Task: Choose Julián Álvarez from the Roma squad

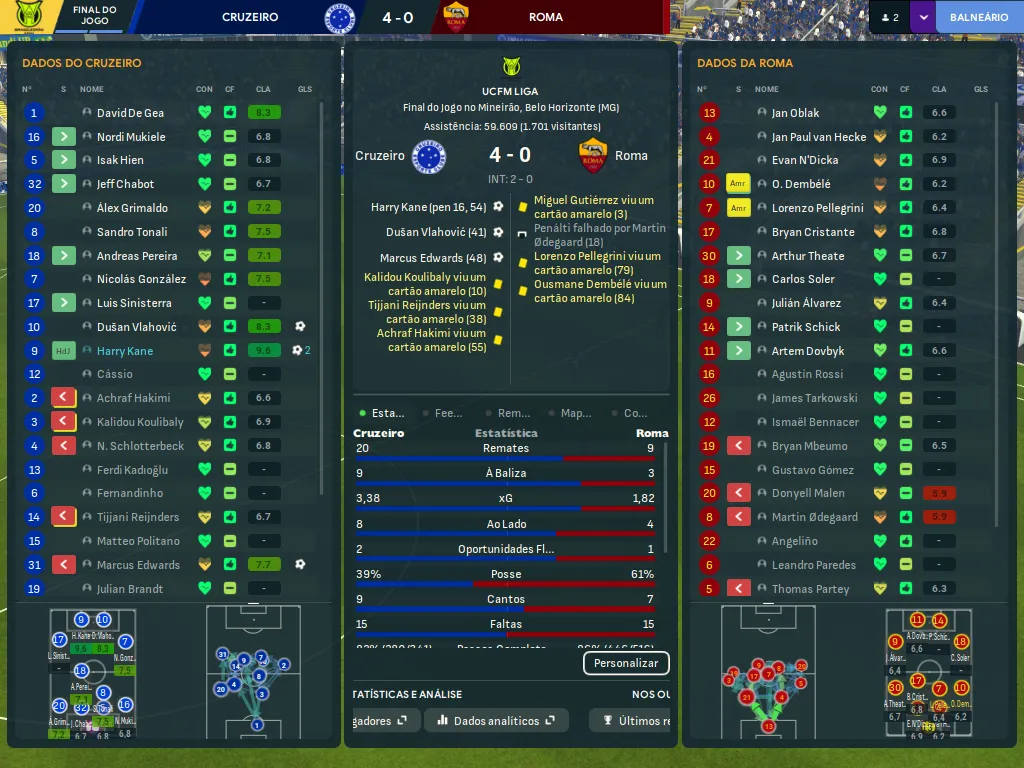Action: point(806,303)
